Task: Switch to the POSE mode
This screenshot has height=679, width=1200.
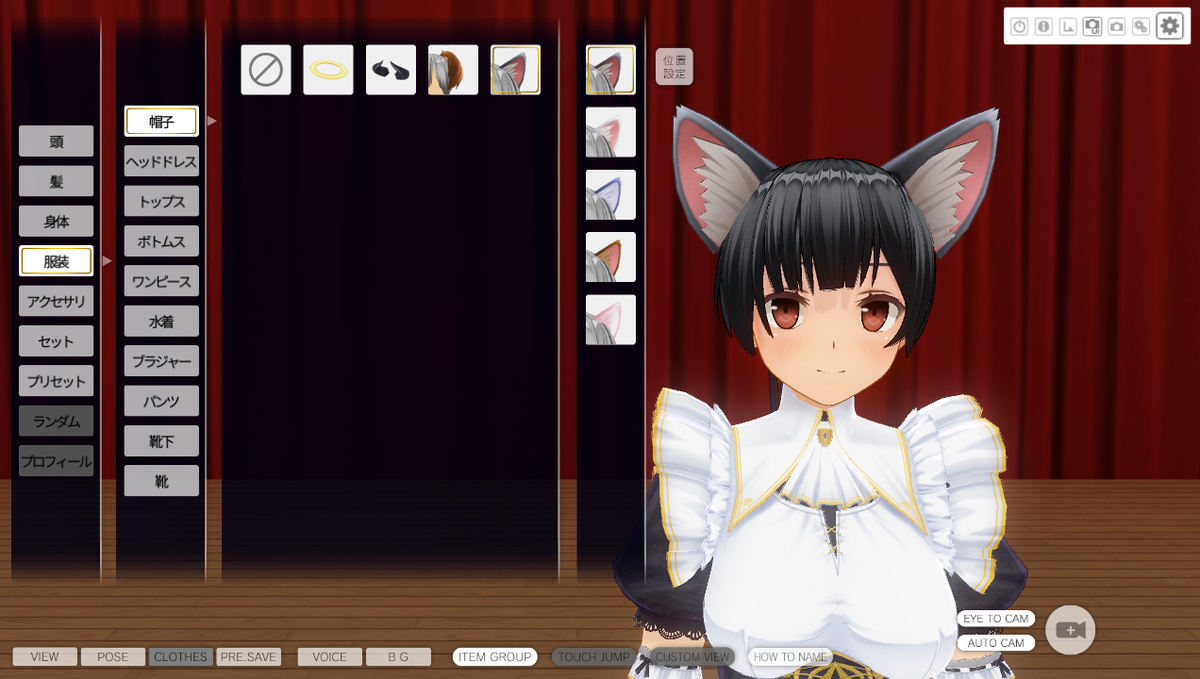Action: (x=113, y=657)
